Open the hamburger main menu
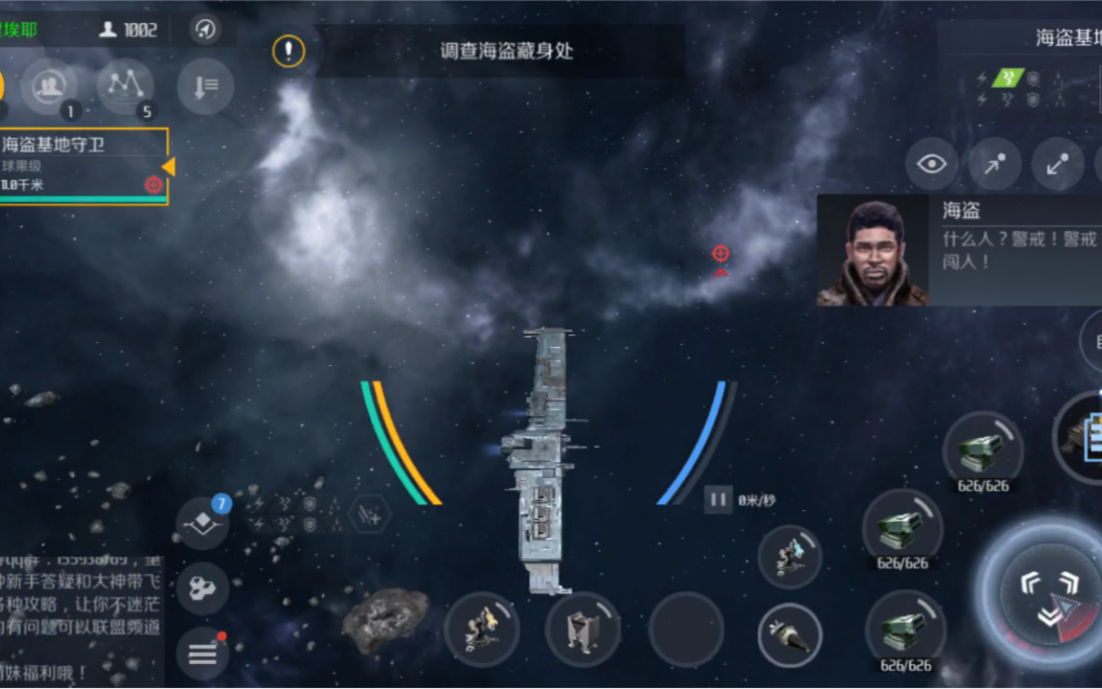Viewport: 1102px width, 689px height. click(x=203, y=654)
